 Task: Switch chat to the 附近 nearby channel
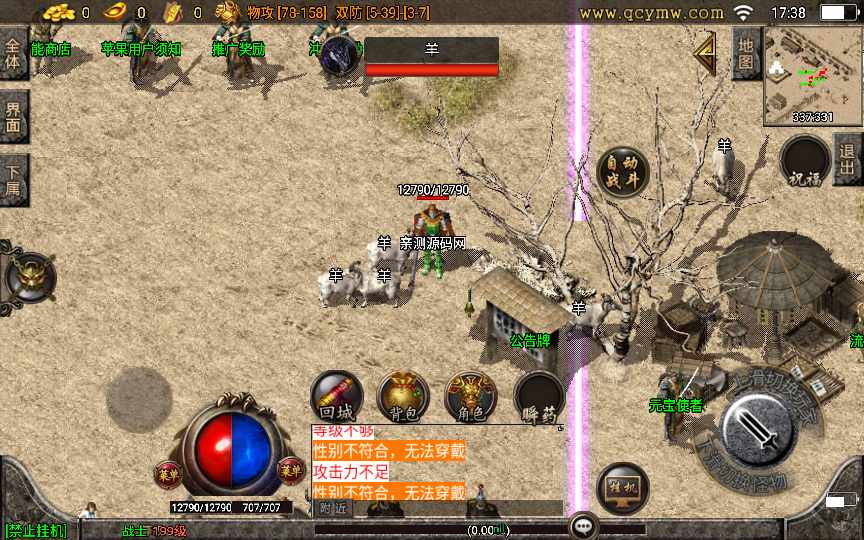point(334,509)
